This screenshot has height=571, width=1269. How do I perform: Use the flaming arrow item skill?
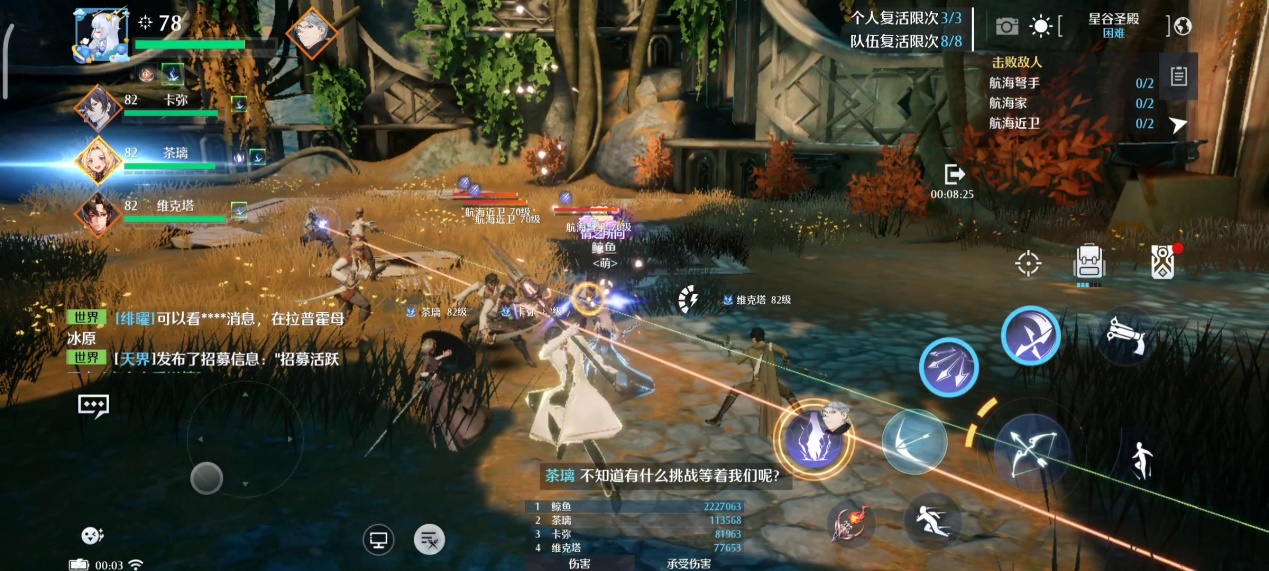tap(851, 522)
